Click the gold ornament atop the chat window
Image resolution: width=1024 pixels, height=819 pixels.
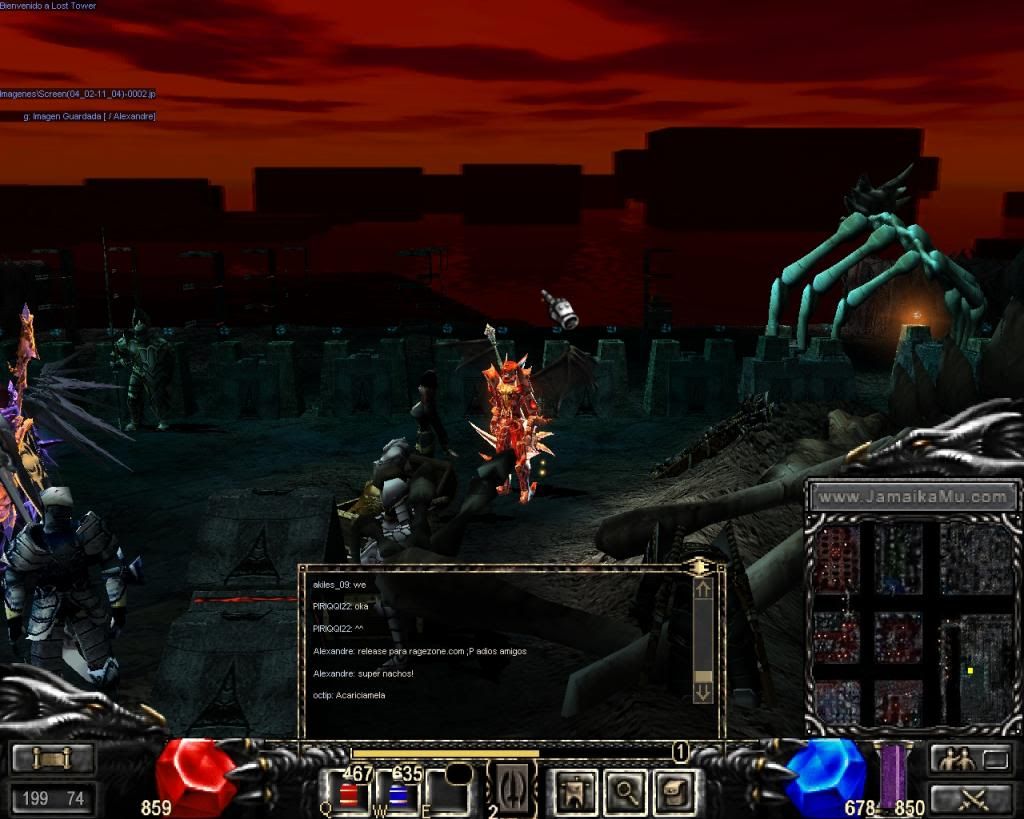coord(699,566)
